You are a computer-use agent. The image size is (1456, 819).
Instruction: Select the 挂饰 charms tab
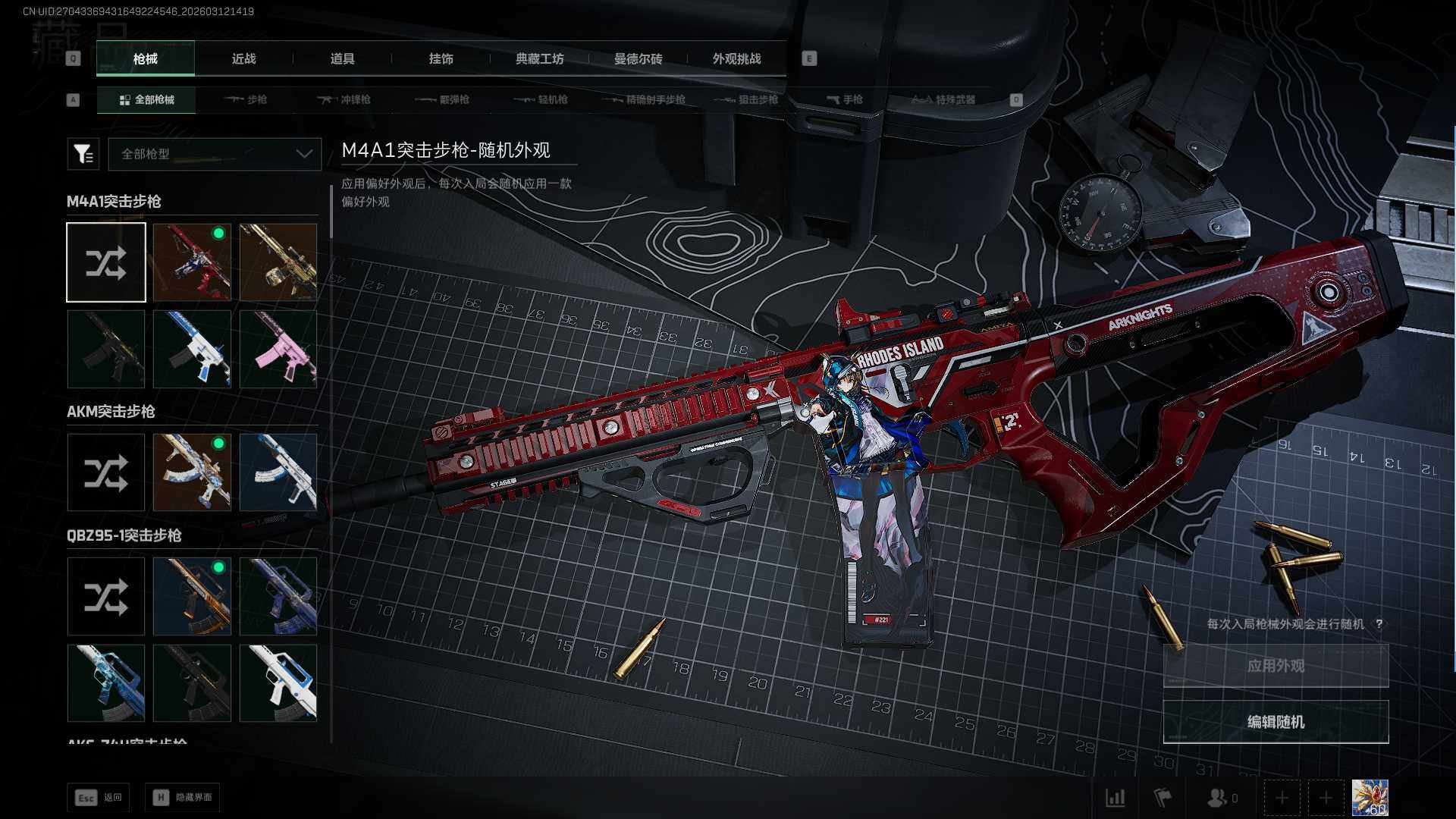[x=441, y=59]
